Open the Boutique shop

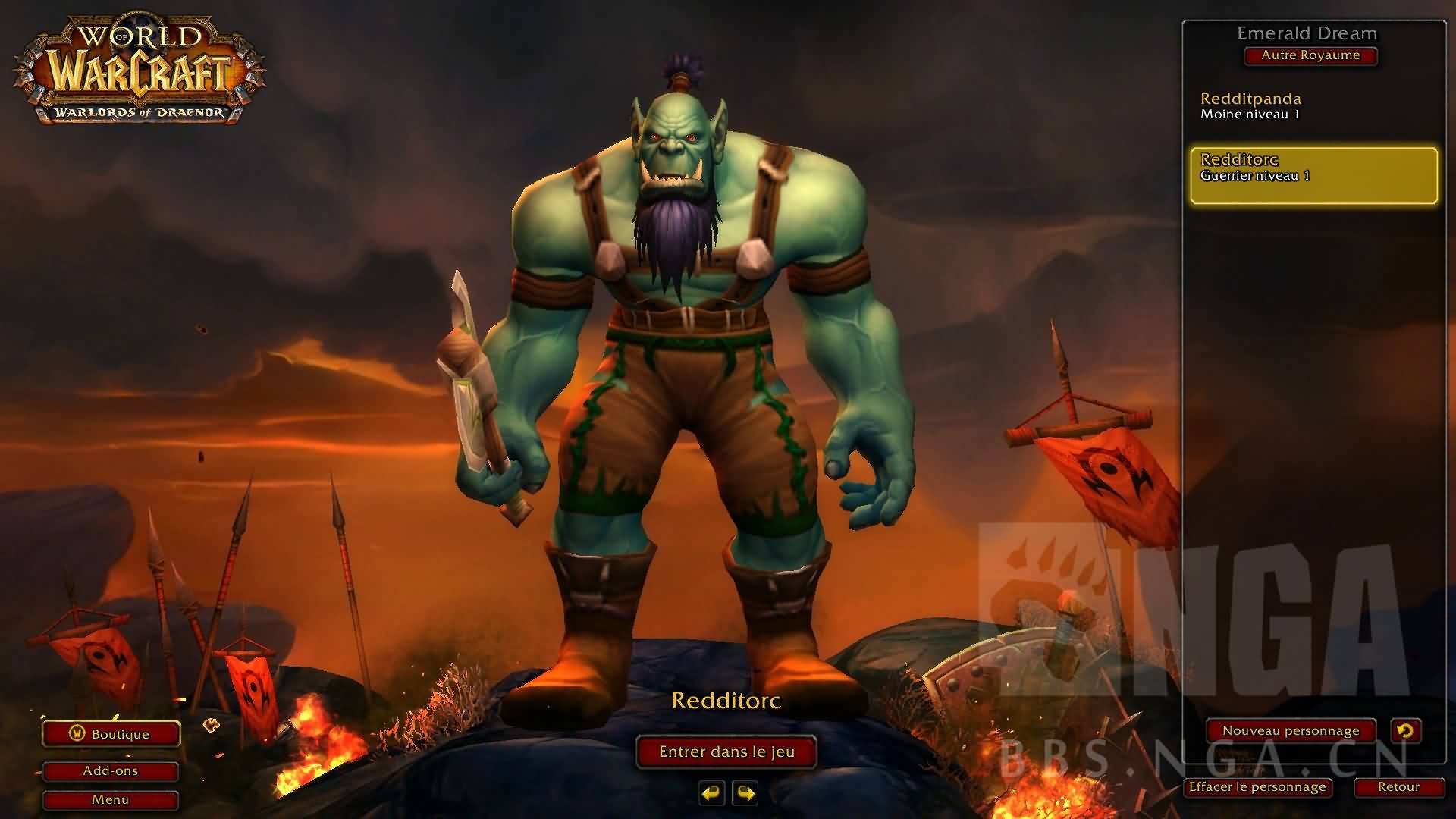tap(111, 734)
